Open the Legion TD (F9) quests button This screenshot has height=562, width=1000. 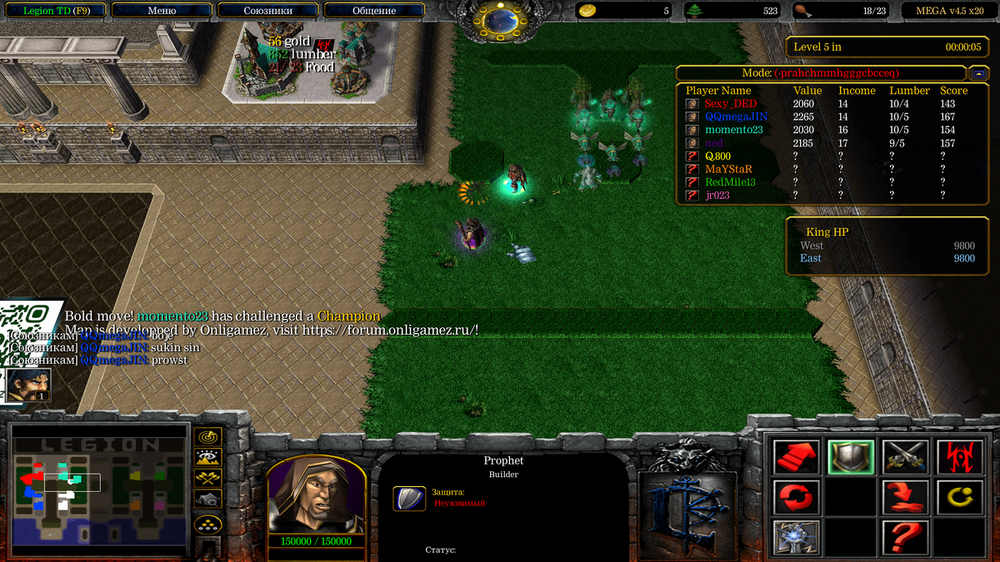coord(57,10)
